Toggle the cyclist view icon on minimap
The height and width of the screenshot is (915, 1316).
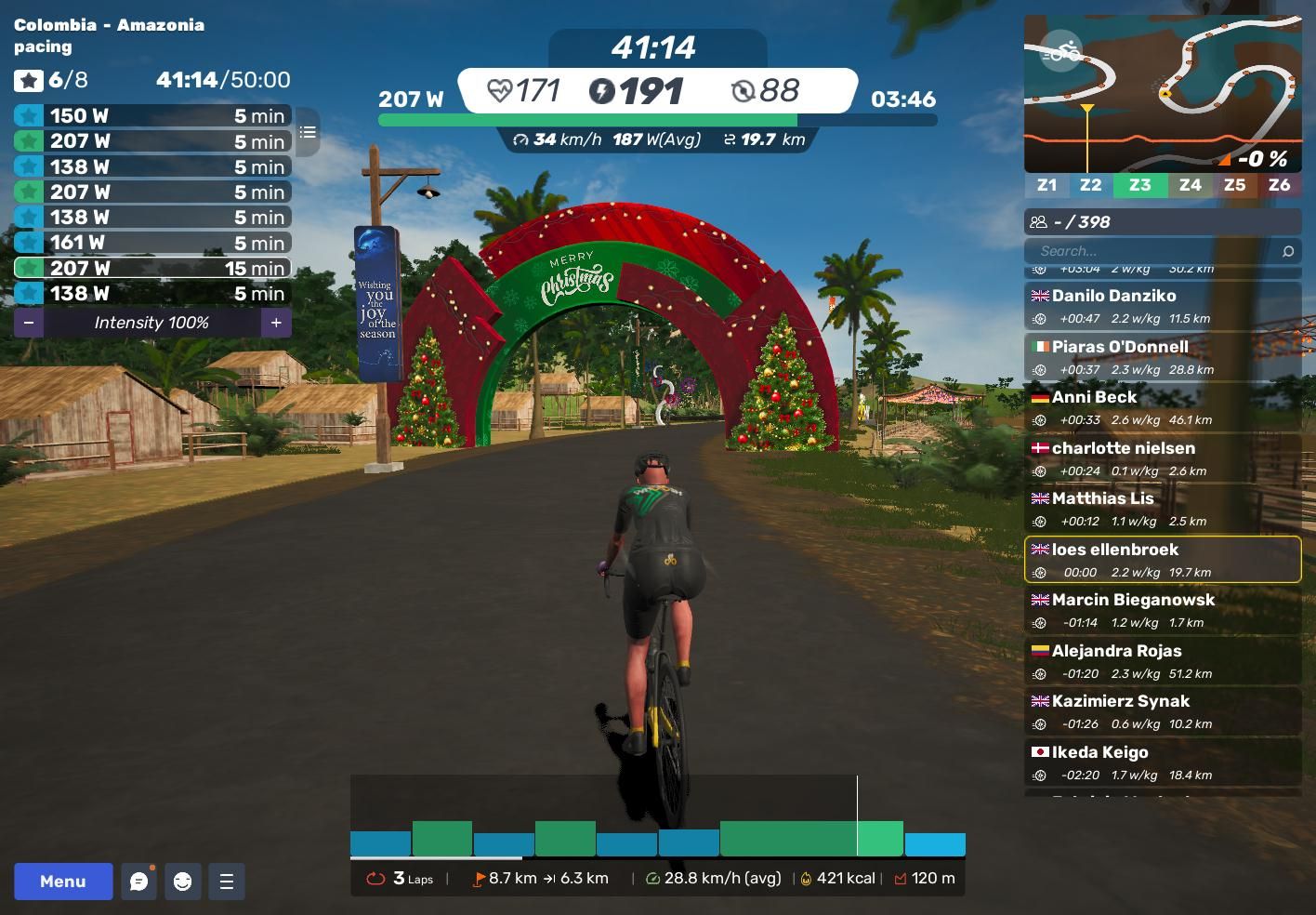click(x=1060, y=51)
